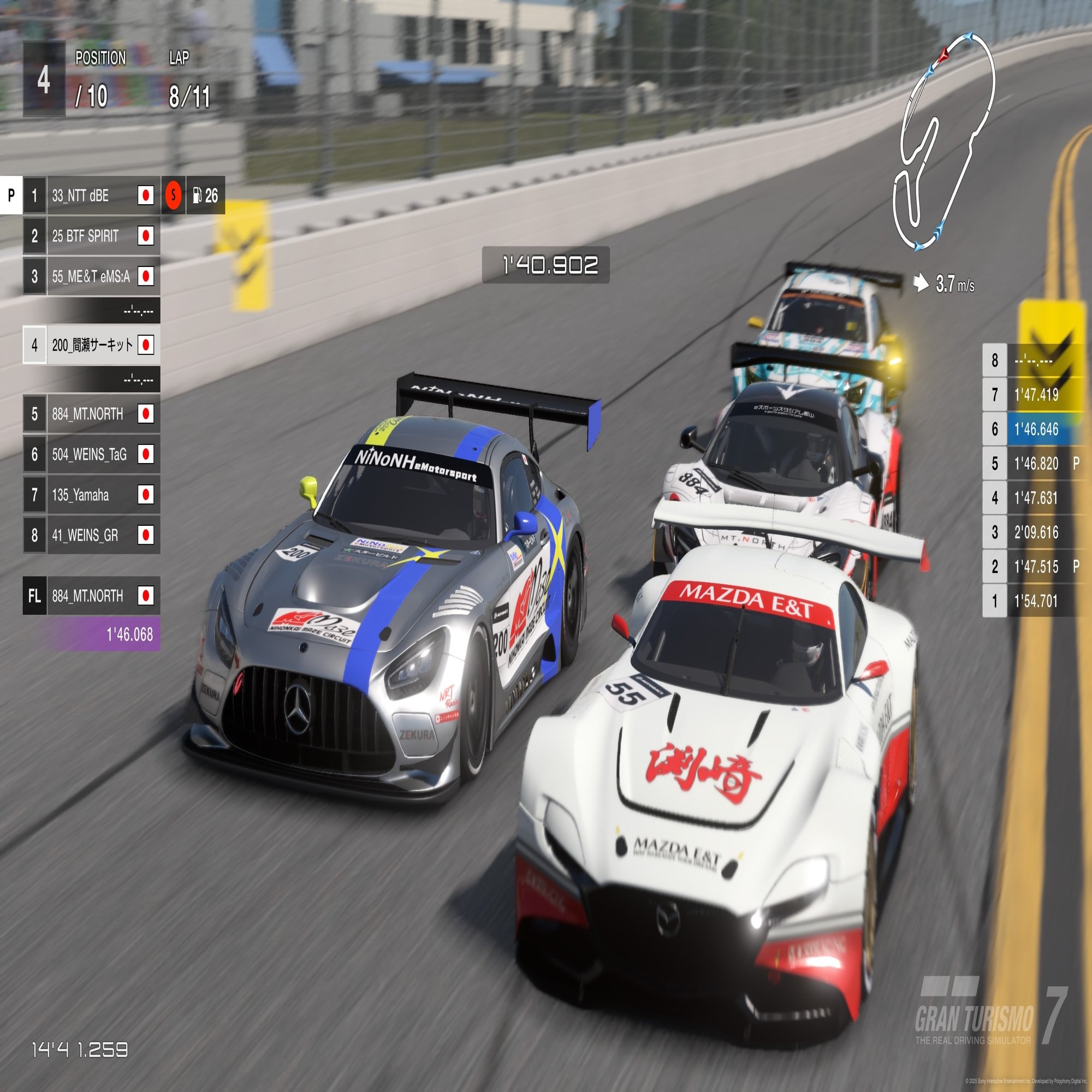Pick the 504_WEINS_TaG leaderboard entry
Image resolution: width=1092 pixels, height=1092 pixels.
91,454
